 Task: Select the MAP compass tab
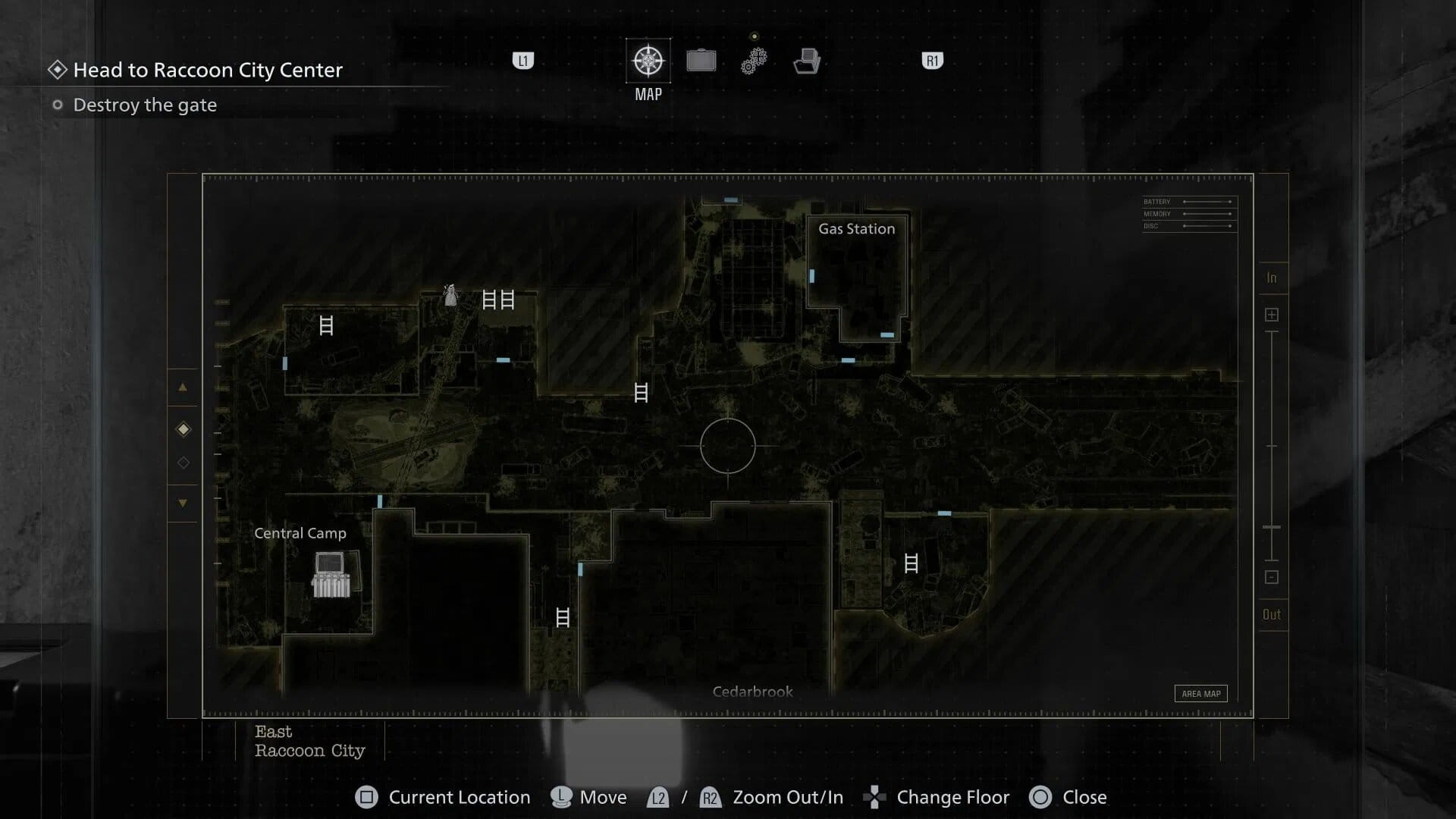648,61
